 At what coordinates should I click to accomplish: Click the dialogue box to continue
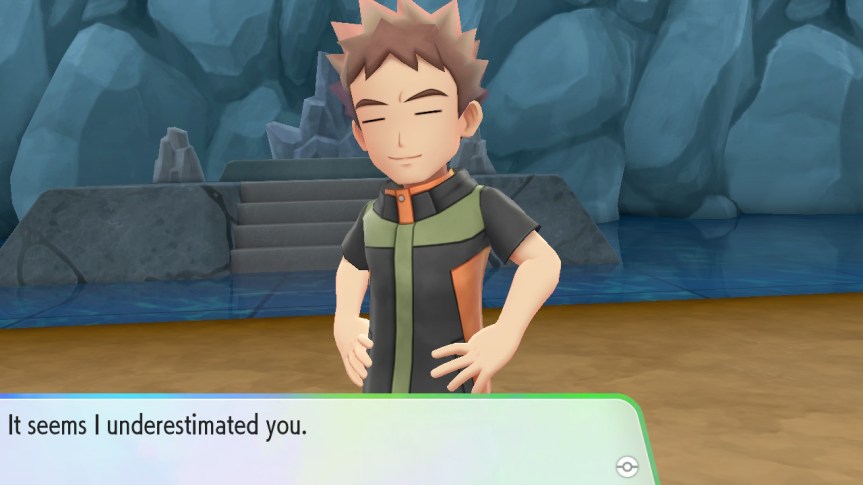320,440
